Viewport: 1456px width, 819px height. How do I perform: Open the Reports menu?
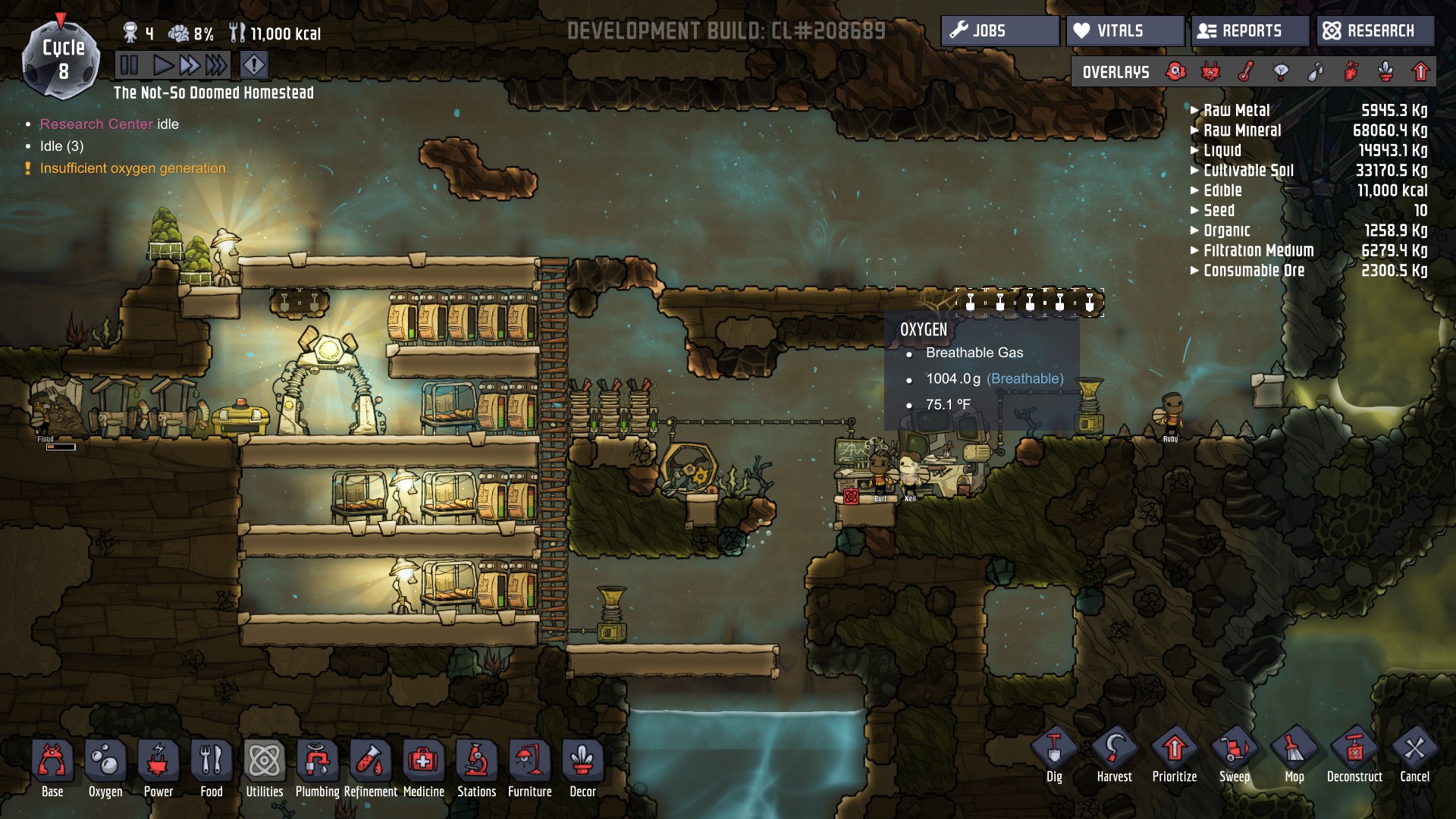[x=1250, y=31]
